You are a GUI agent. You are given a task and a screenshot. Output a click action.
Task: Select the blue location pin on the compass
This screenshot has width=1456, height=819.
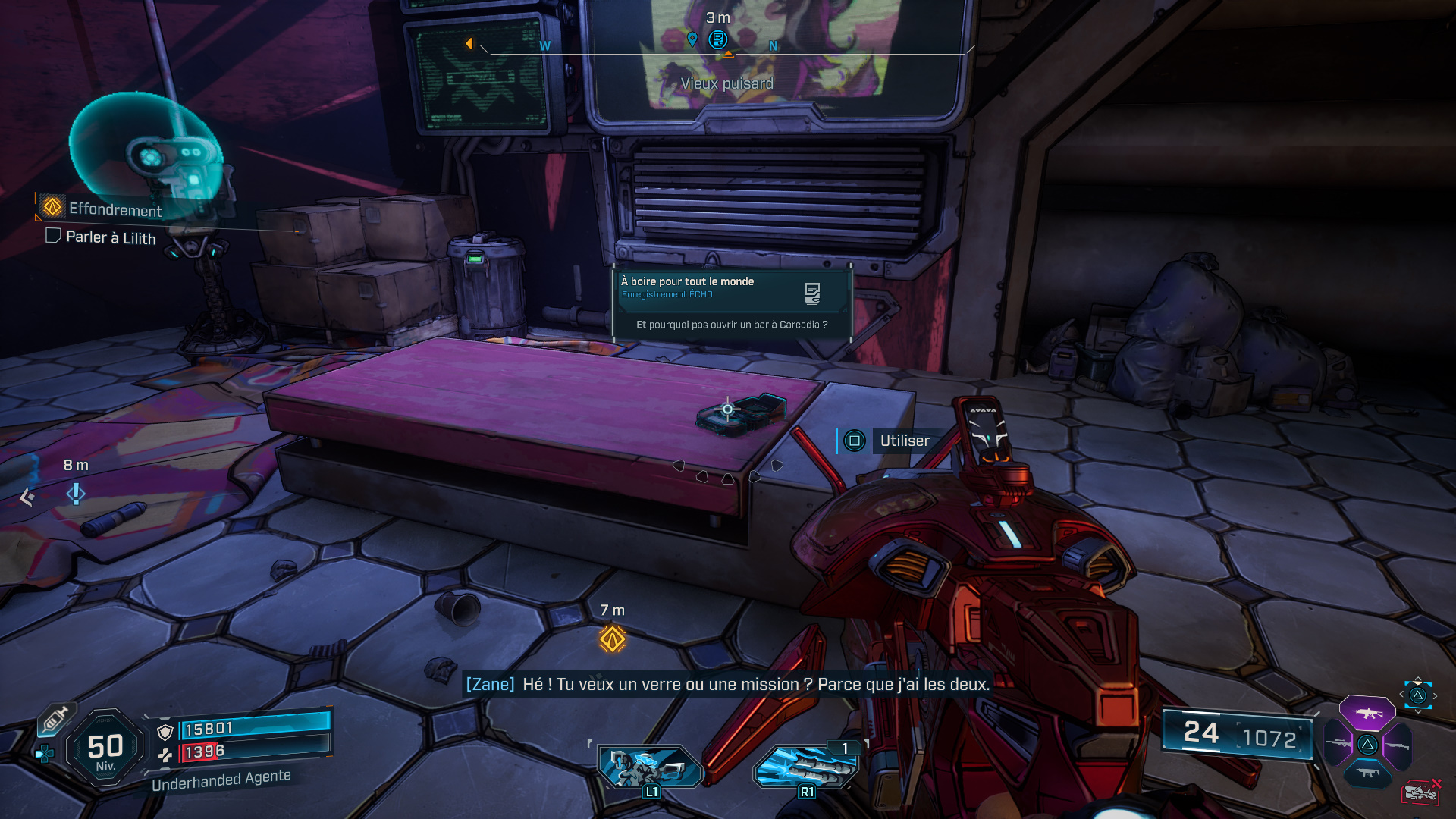point(692,39)
